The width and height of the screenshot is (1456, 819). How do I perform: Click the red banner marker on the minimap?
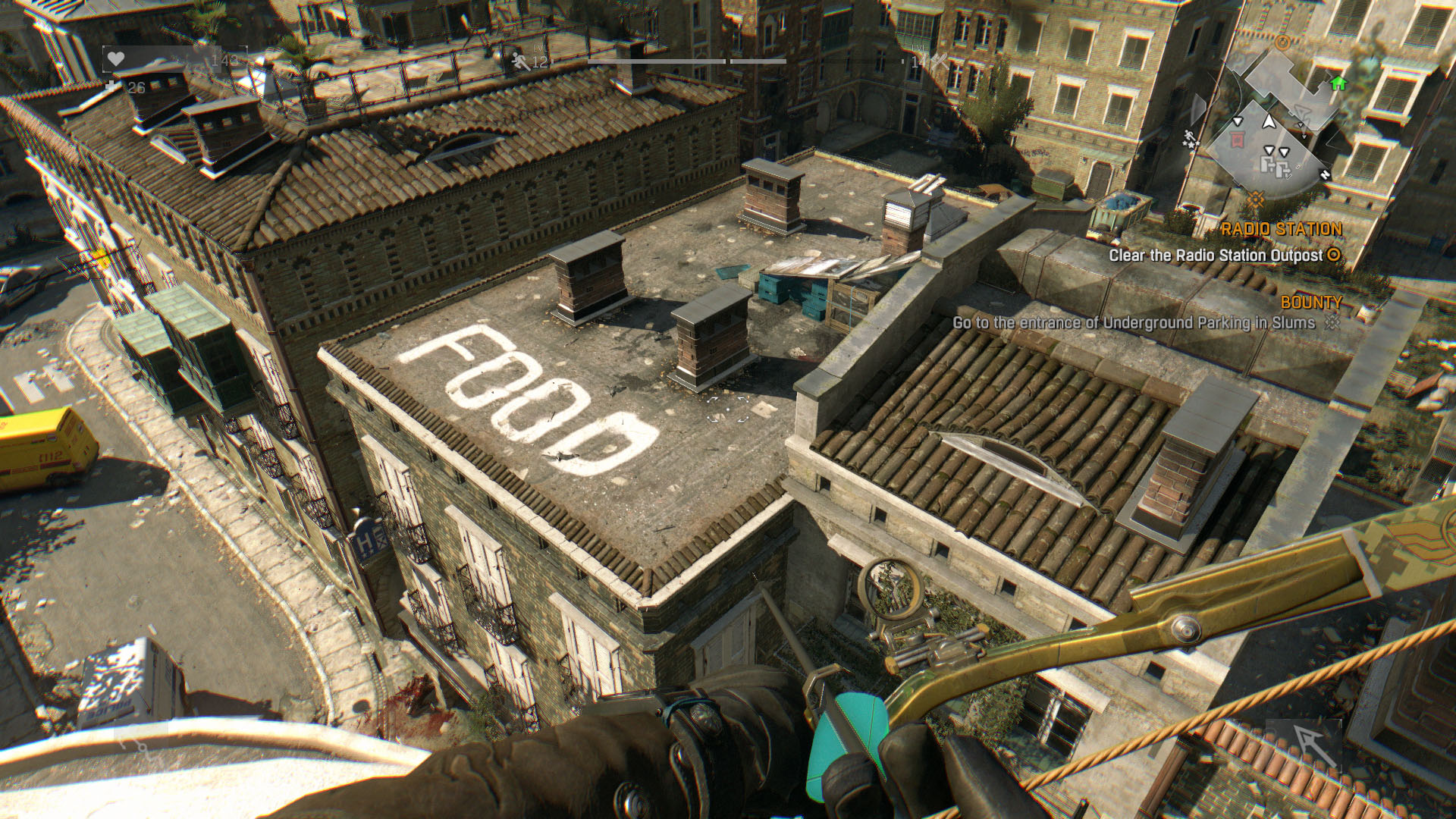click(x=1237, y=139)
